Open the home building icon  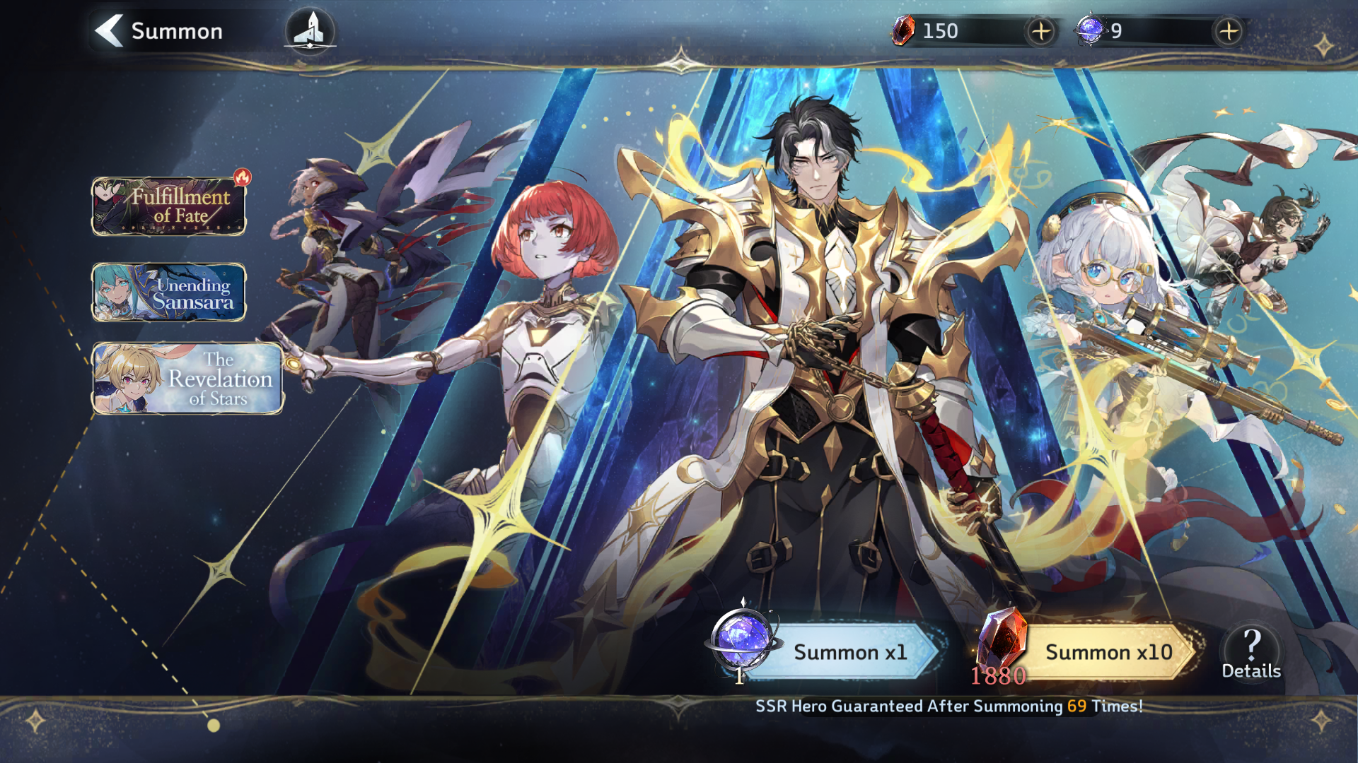point(310,31)
